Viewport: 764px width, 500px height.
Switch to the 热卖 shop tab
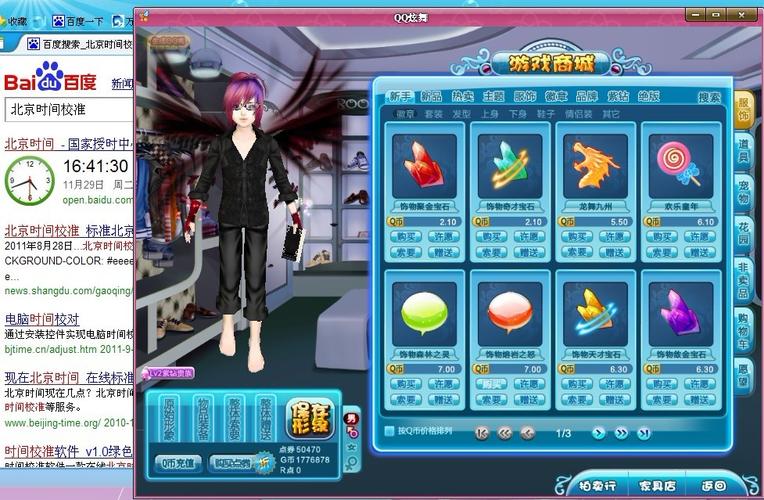point(462,97)
